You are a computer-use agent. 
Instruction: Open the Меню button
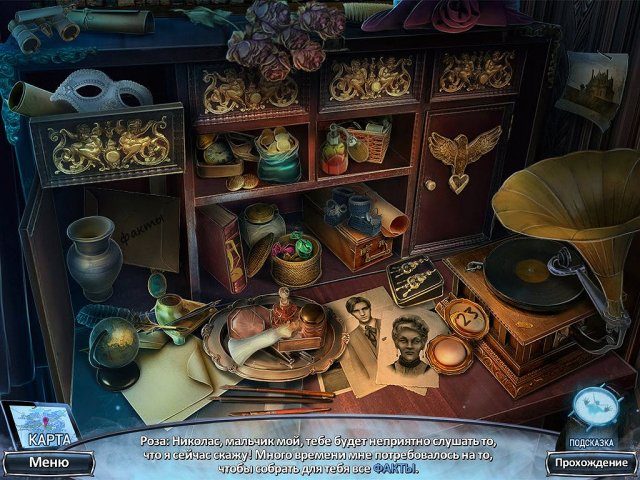[x=48, y=463]
